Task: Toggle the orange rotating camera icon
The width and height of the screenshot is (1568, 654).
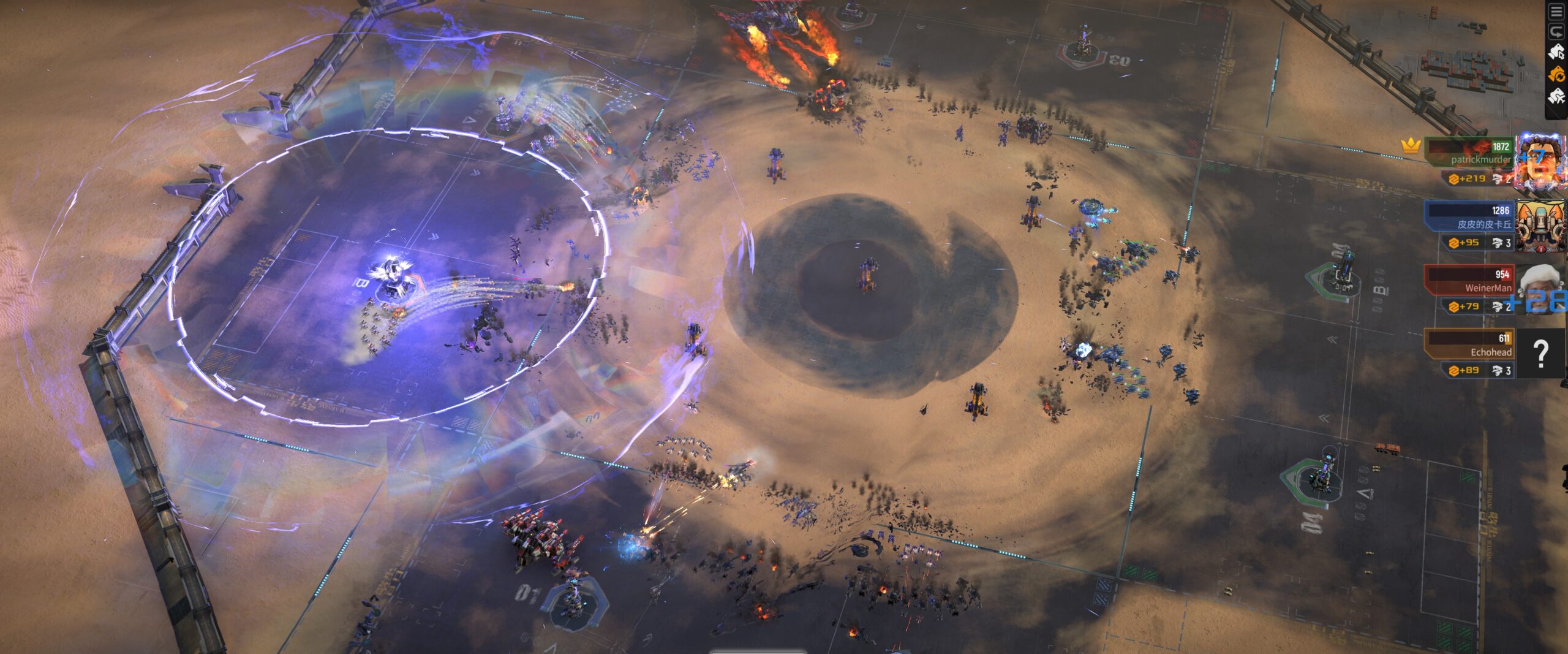Action: (1556, 75)
